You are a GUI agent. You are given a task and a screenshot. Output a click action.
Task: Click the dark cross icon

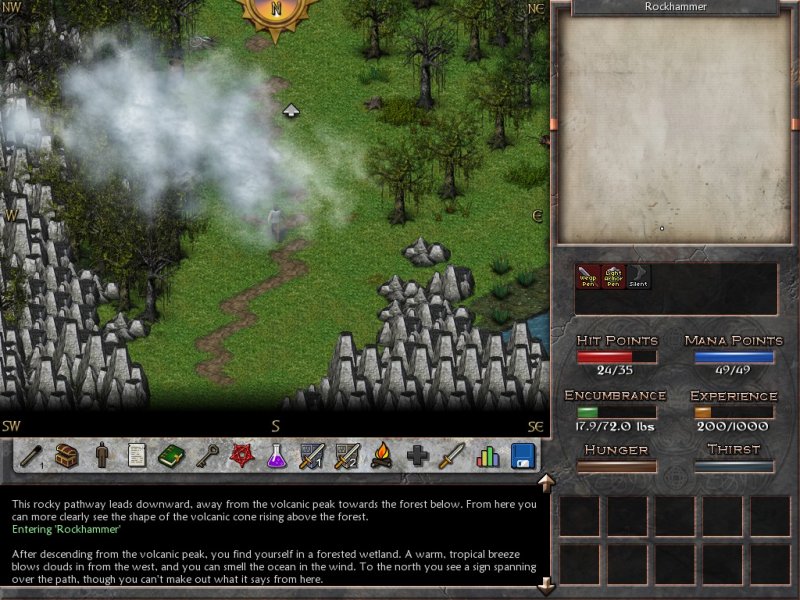[417, 456]
